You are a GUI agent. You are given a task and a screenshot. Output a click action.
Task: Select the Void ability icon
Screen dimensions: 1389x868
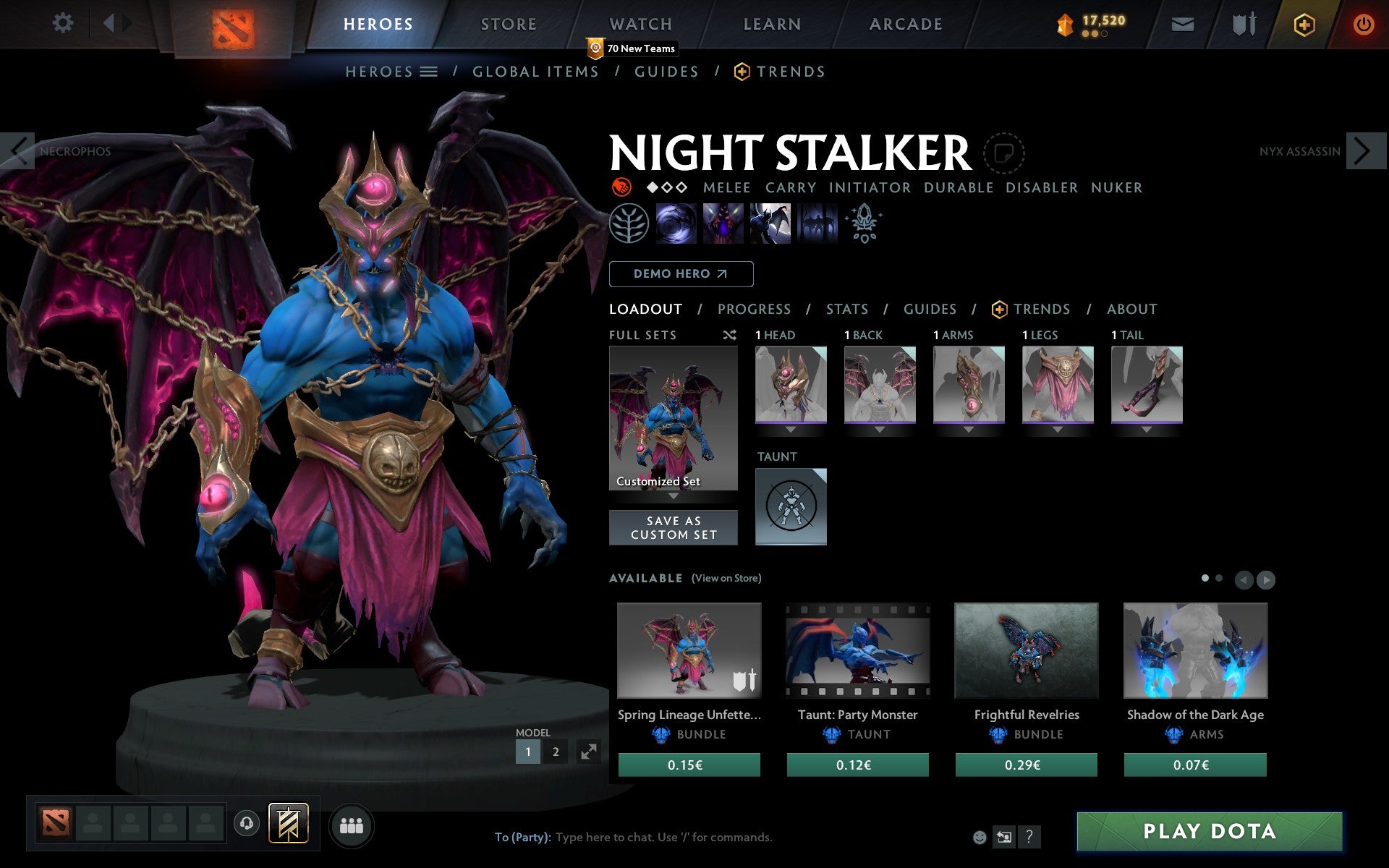point(676,224)
